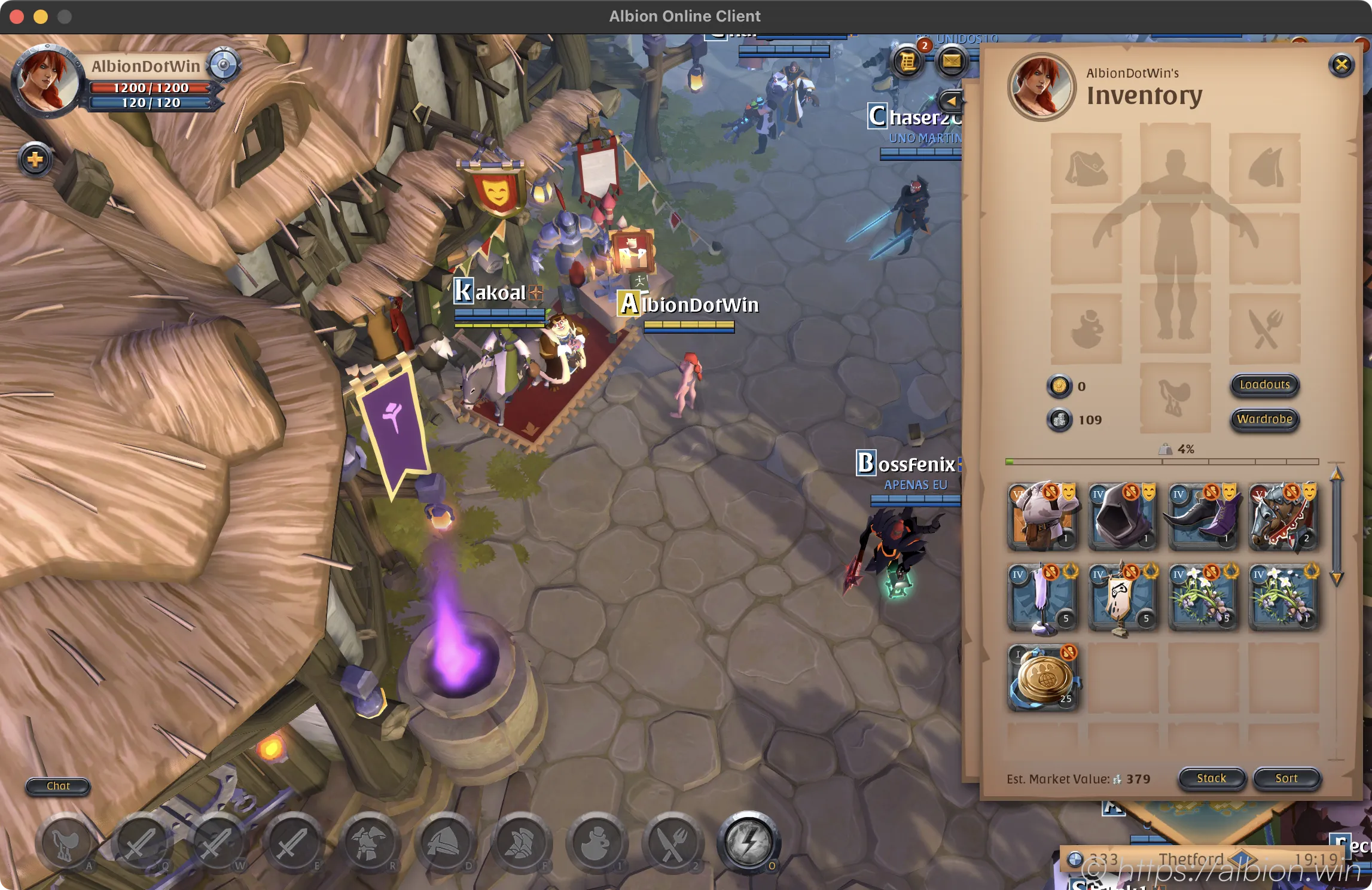The height and width of the screenshot is (890, 1372).
Task: Select the banner scroll item stack
Action: [1123, 597]
